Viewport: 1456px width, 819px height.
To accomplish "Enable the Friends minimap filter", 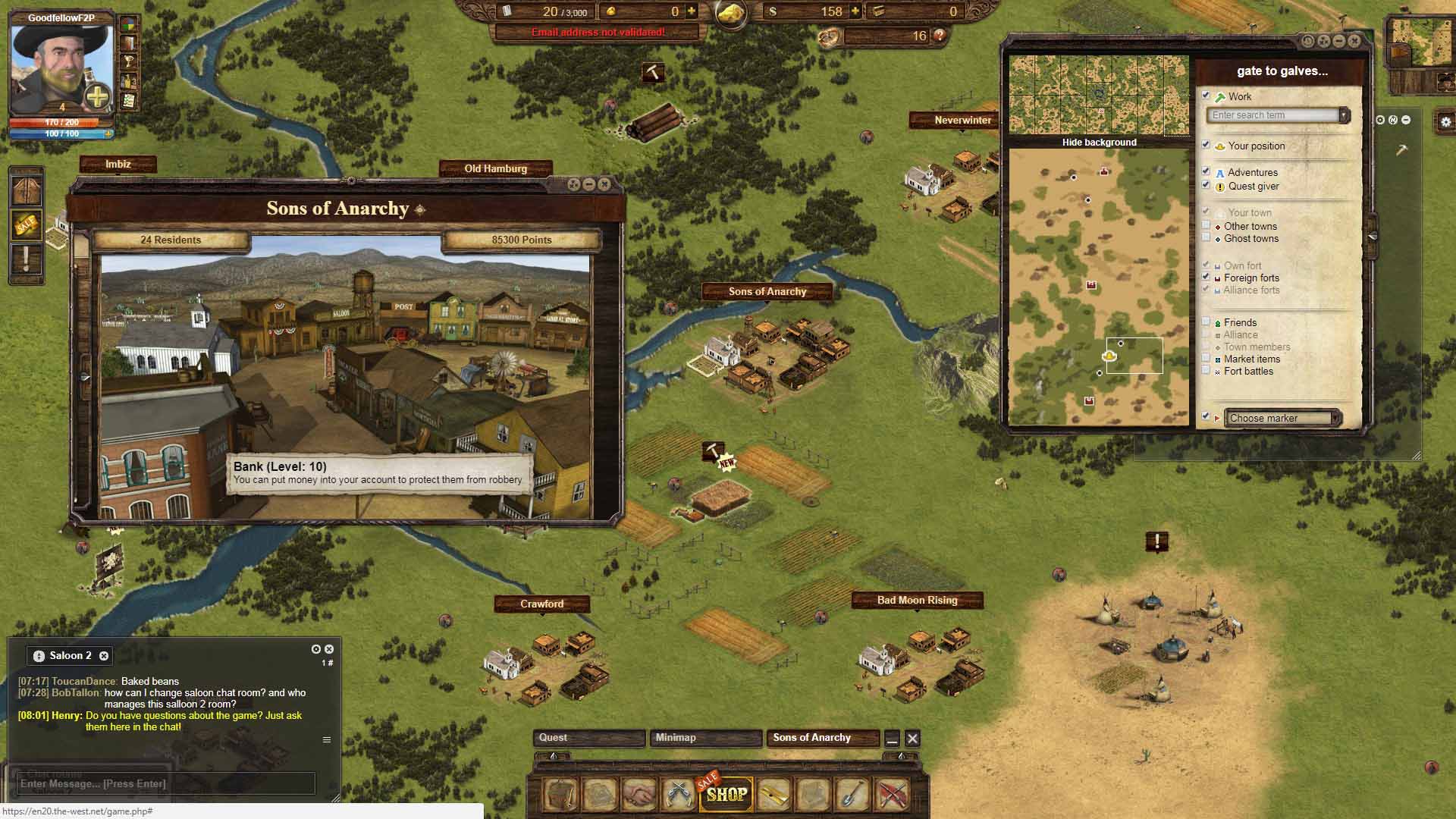I will click(1206, 322).
